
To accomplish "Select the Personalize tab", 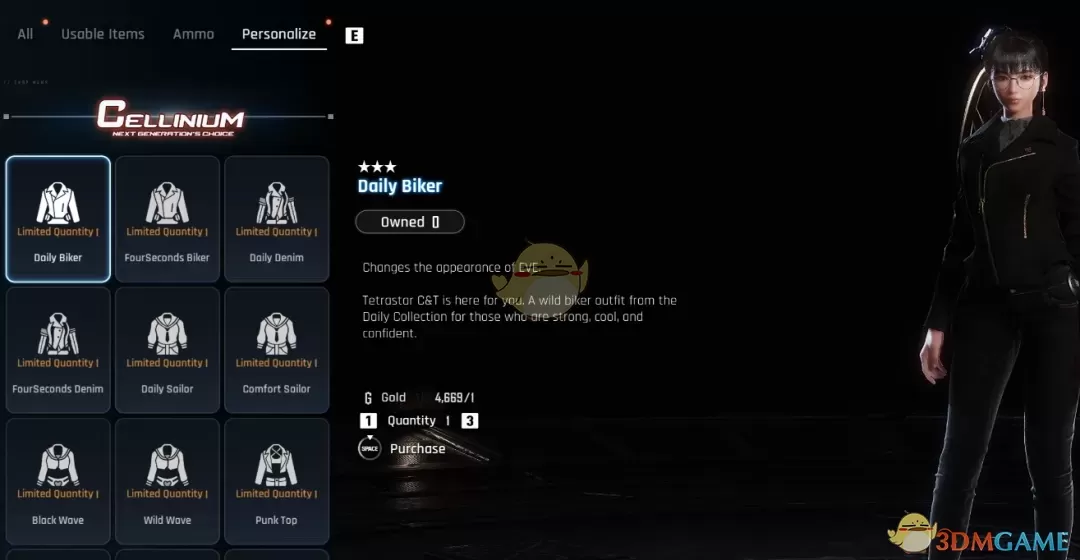I will tap(279, 34).
